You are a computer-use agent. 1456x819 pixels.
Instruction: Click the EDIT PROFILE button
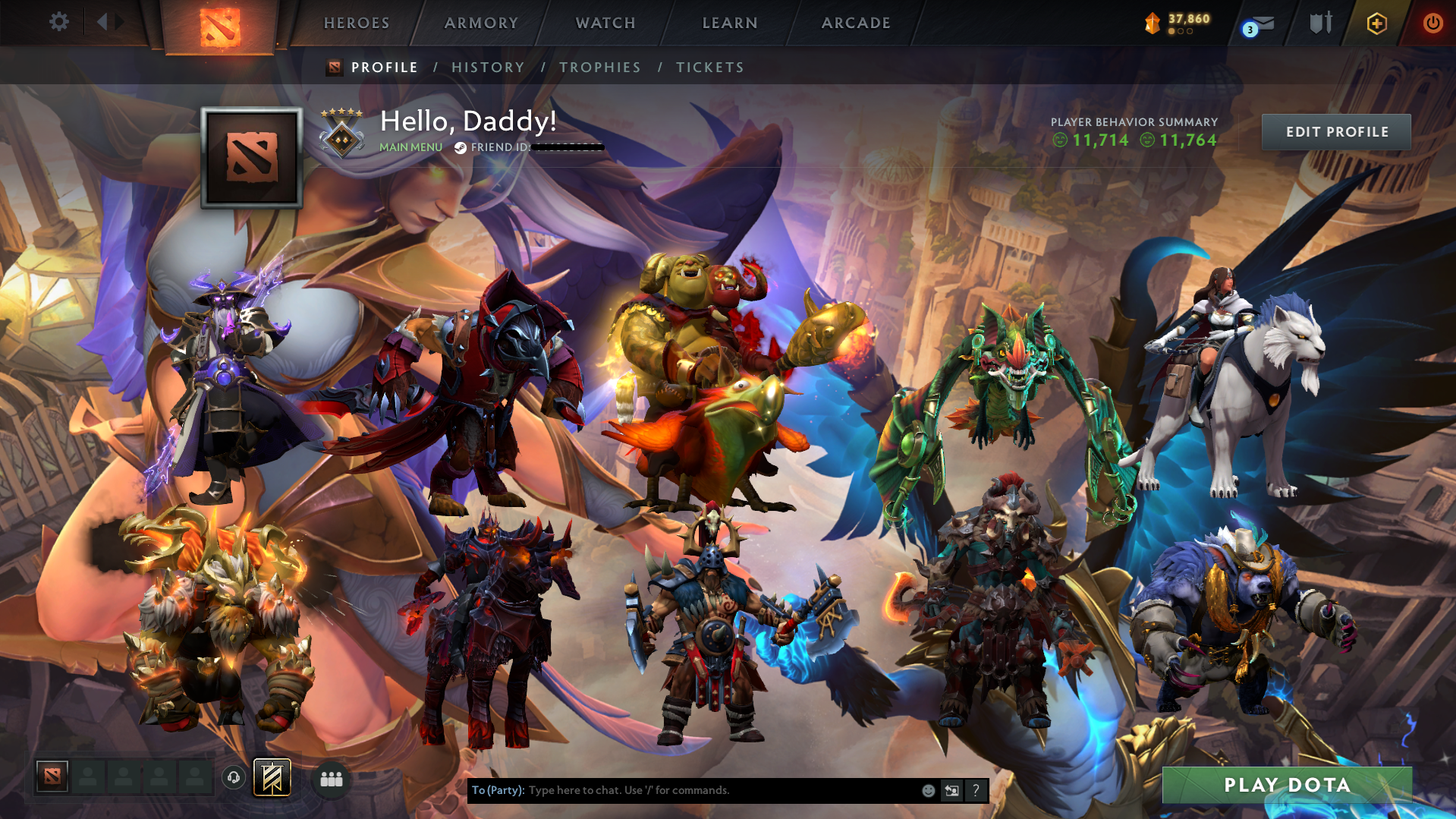pos(1335,131)
